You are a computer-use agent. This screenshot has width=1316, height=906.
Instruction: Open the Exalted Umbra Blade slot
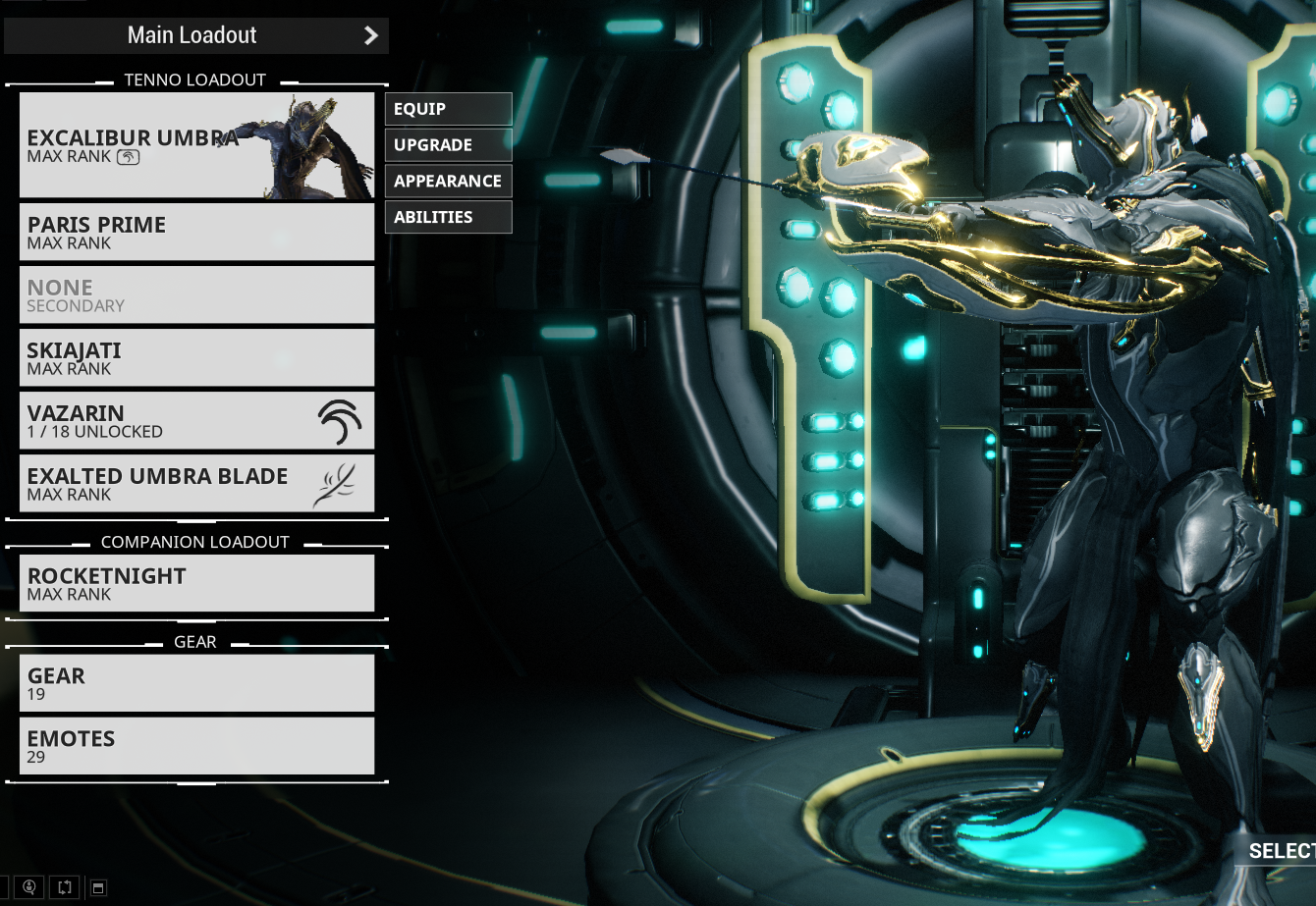click(x=196, y=483)
